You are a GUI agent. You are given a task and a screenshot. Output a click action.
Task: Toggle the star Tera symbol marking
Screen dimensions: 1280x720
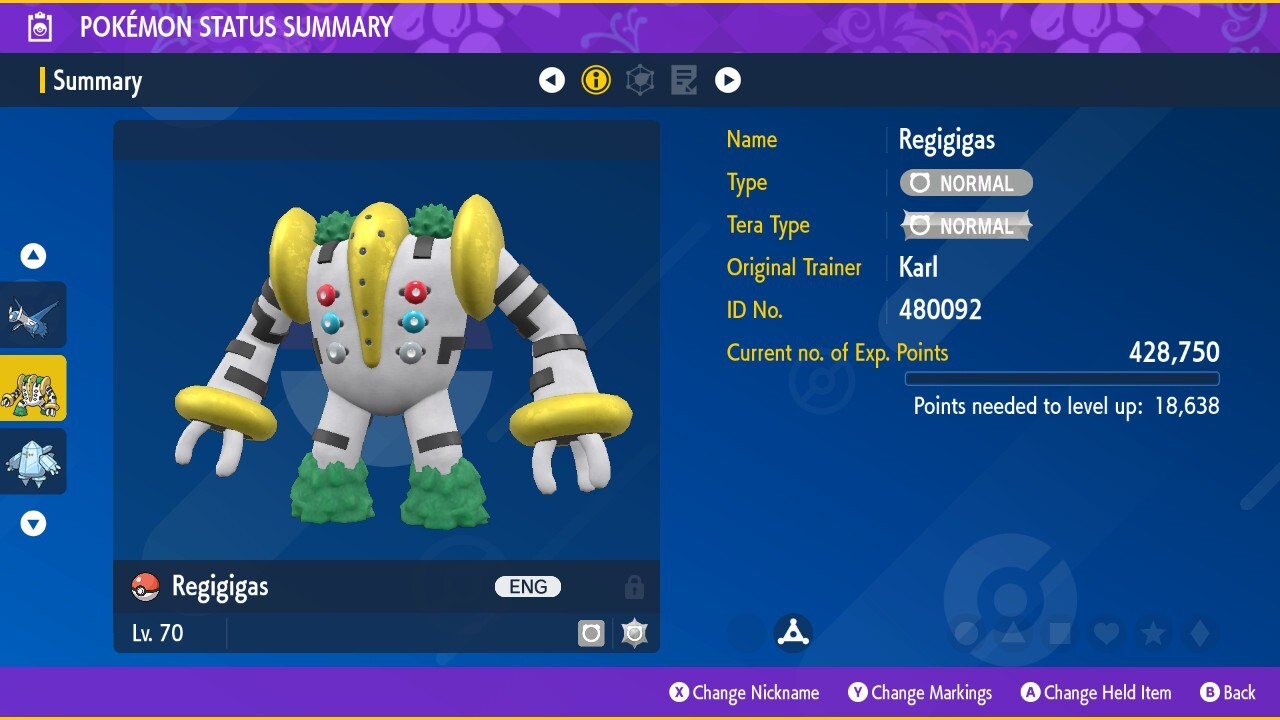click(x=634, y=632)
